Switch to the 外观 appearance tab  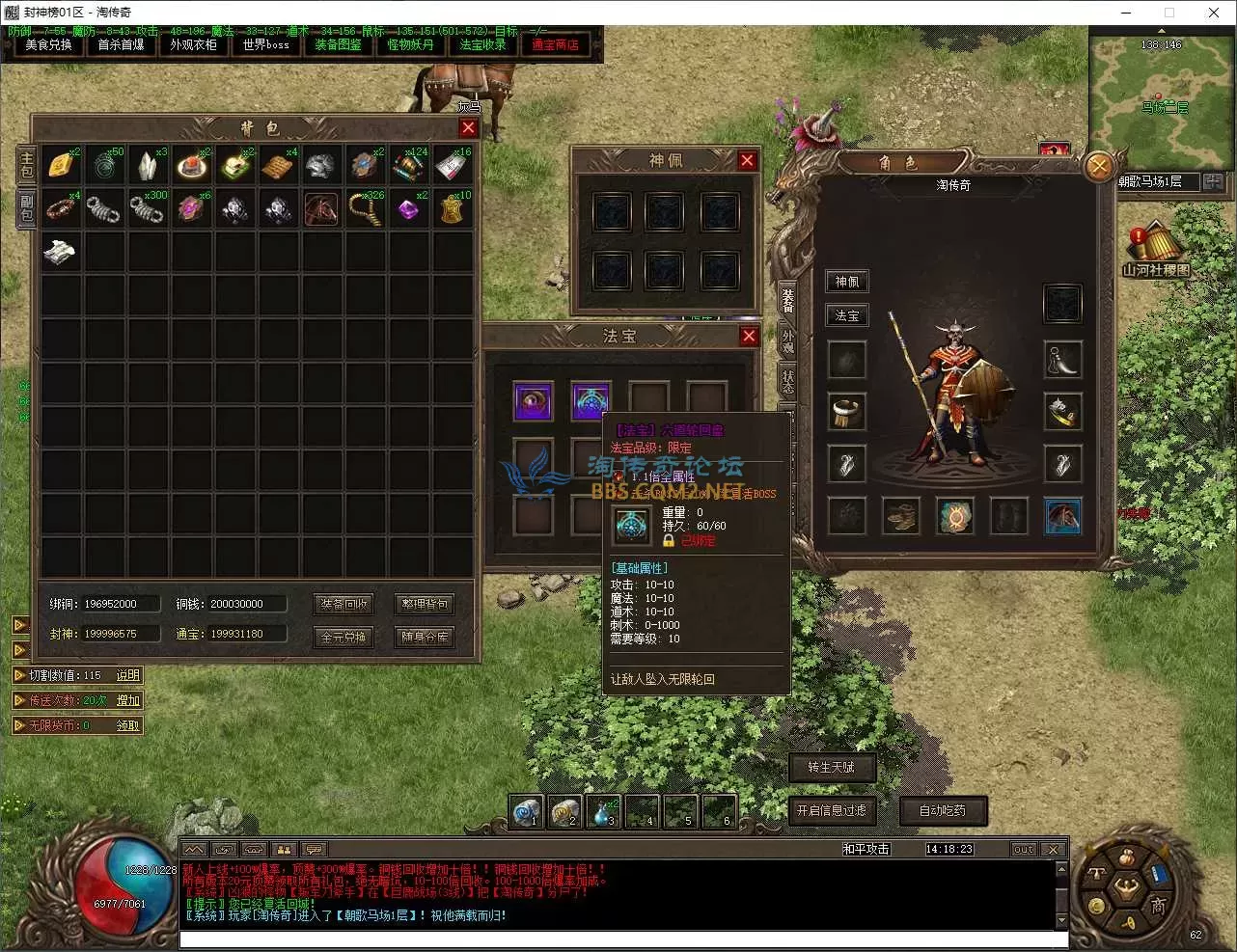pyautogui.click(x=787, y=340)
